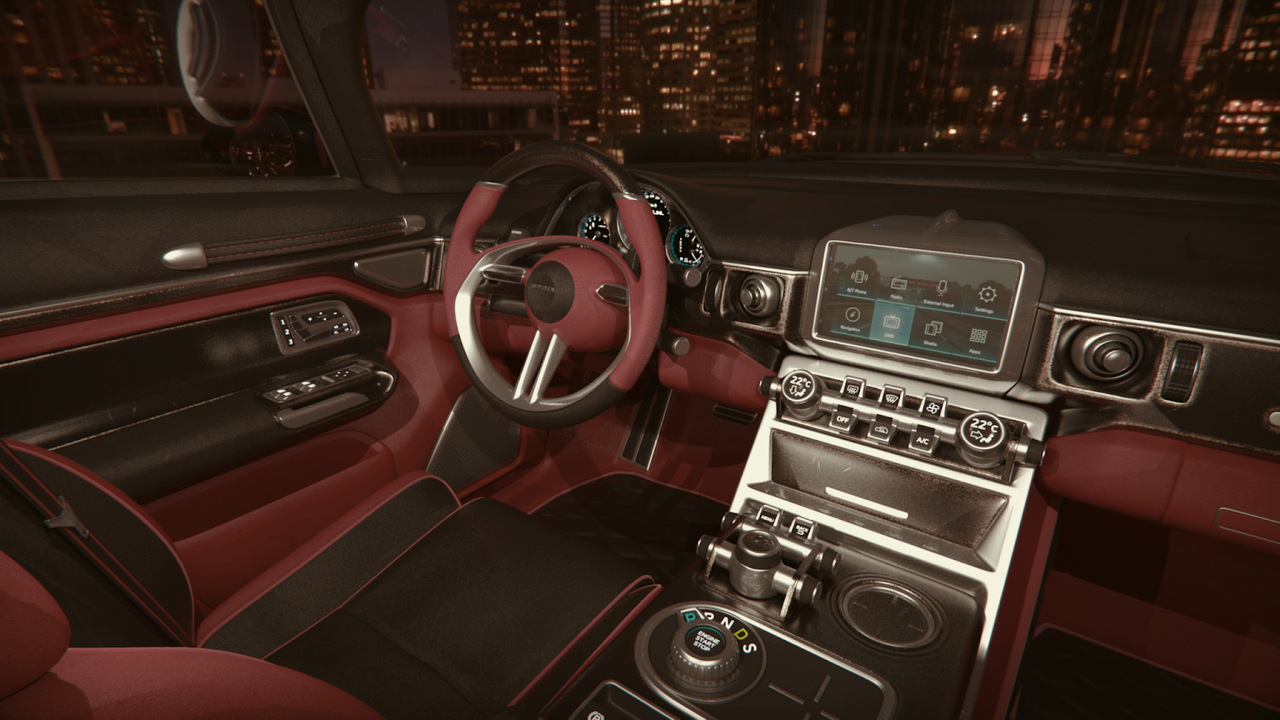The image size is (1280, 720).
Task: Select the Radio tile on the car display
Action: [899, 287]
